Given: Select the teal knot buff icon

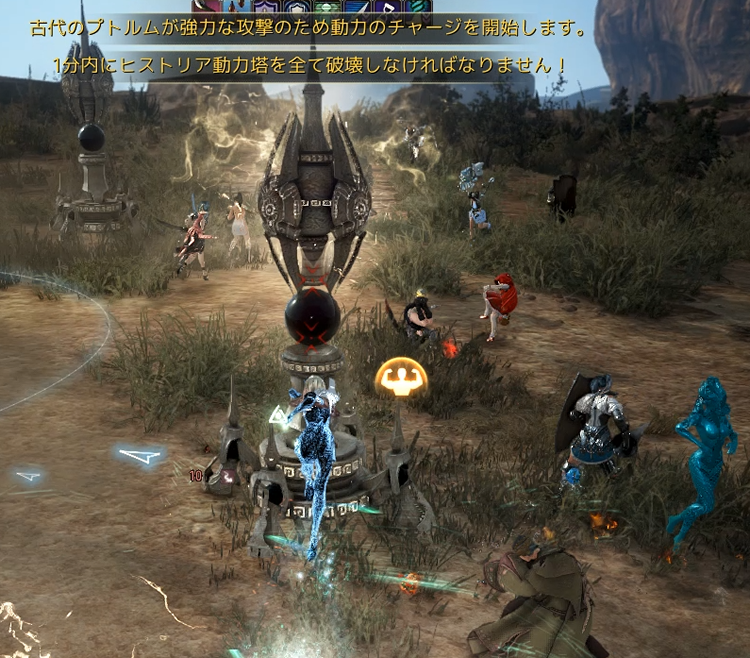Looking at the screenshot, I should tap(417, 6).
